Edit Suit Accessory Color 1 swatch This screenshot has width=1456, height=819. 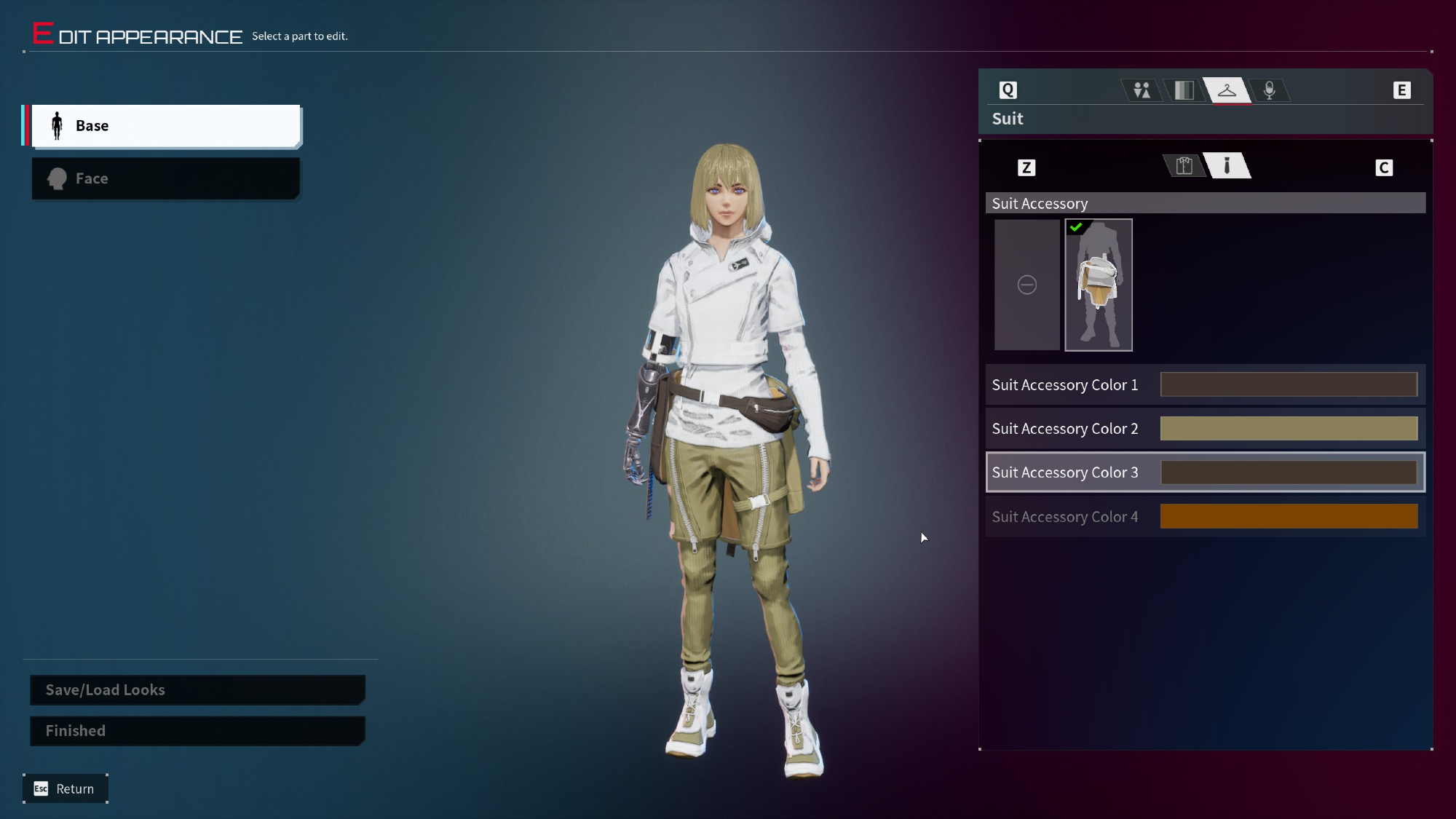(1288, 384)
